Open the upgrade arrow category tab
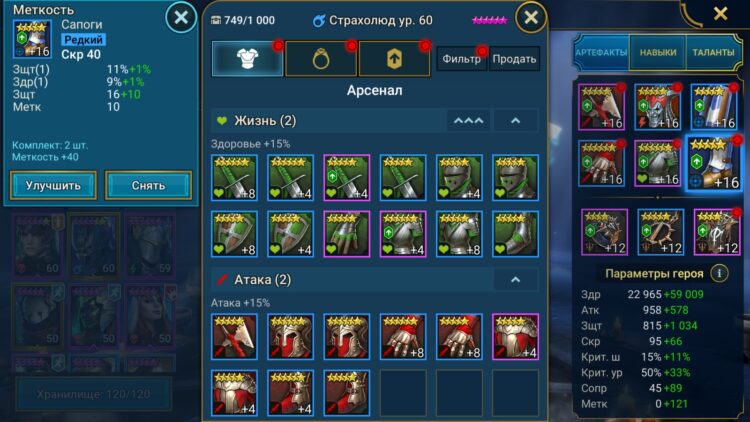The image size is (750, 422). click(393, 59)
